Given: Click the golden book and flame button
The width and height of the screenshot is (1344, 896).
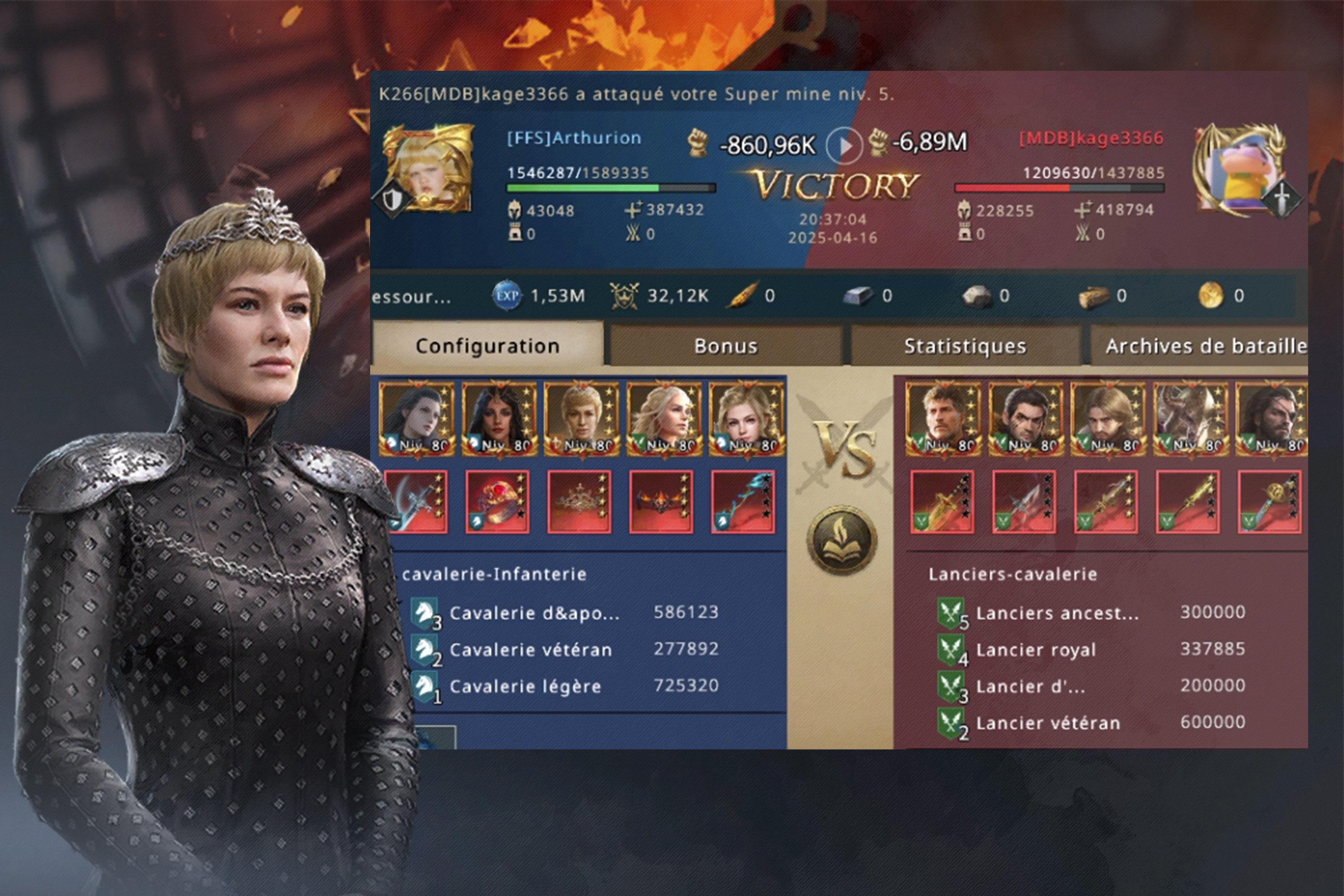Looking at the screenshot, I should pyautogui.click(x=841, y=540).
